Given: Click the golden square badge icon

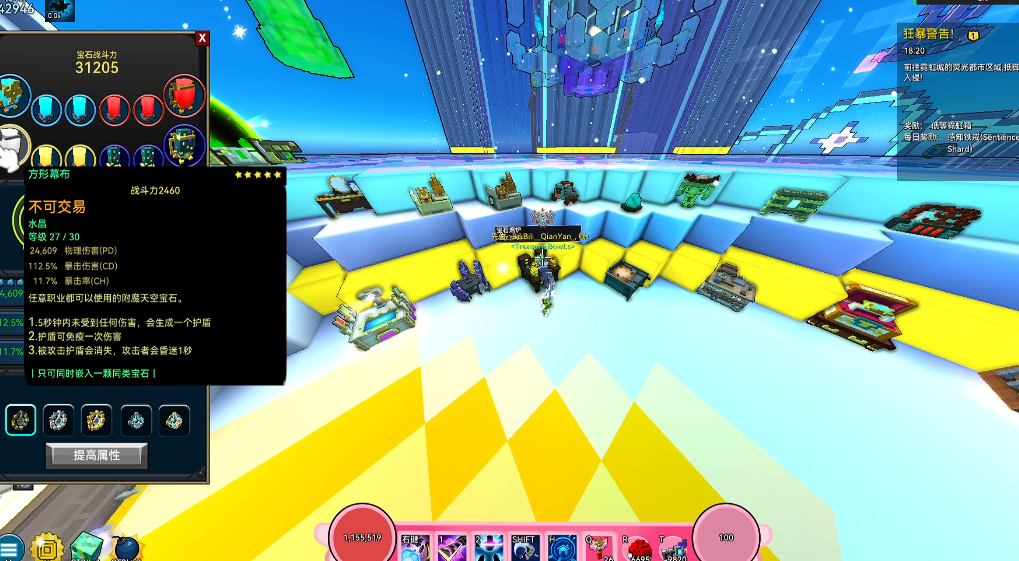Looking at the screenshot, I should 45,548.
